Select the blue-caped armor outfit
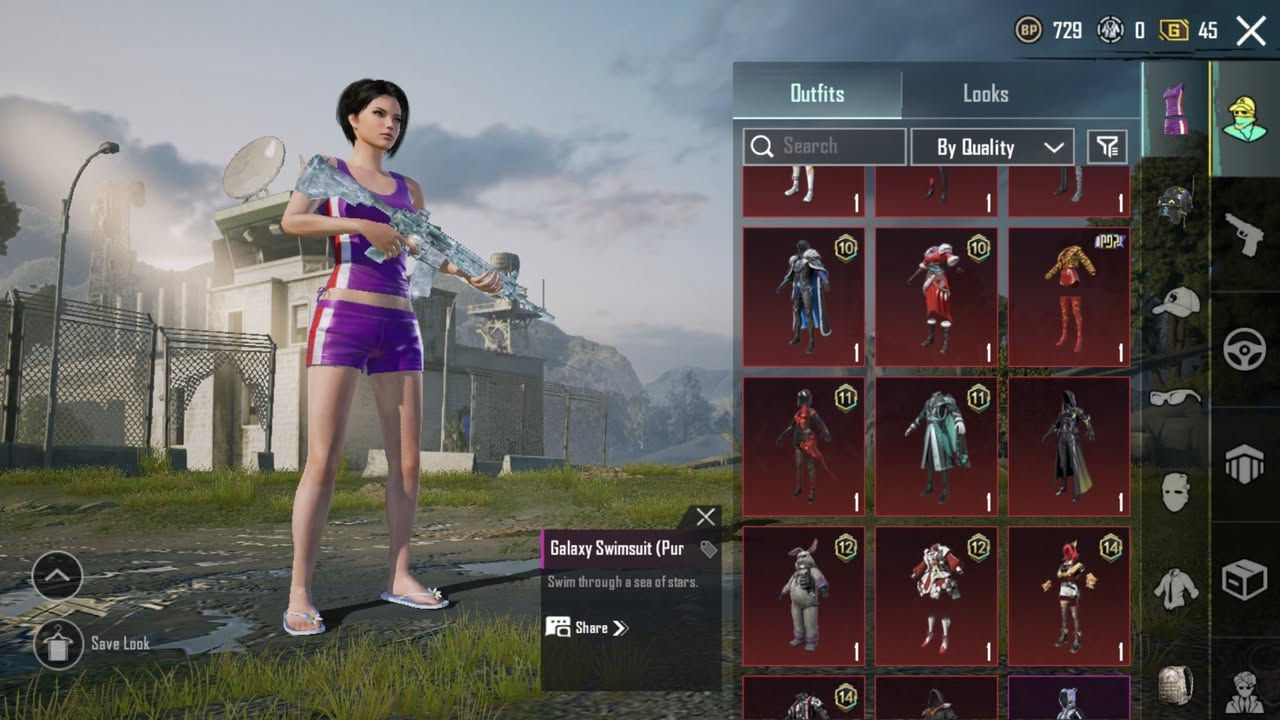 (x=804, y=297)
